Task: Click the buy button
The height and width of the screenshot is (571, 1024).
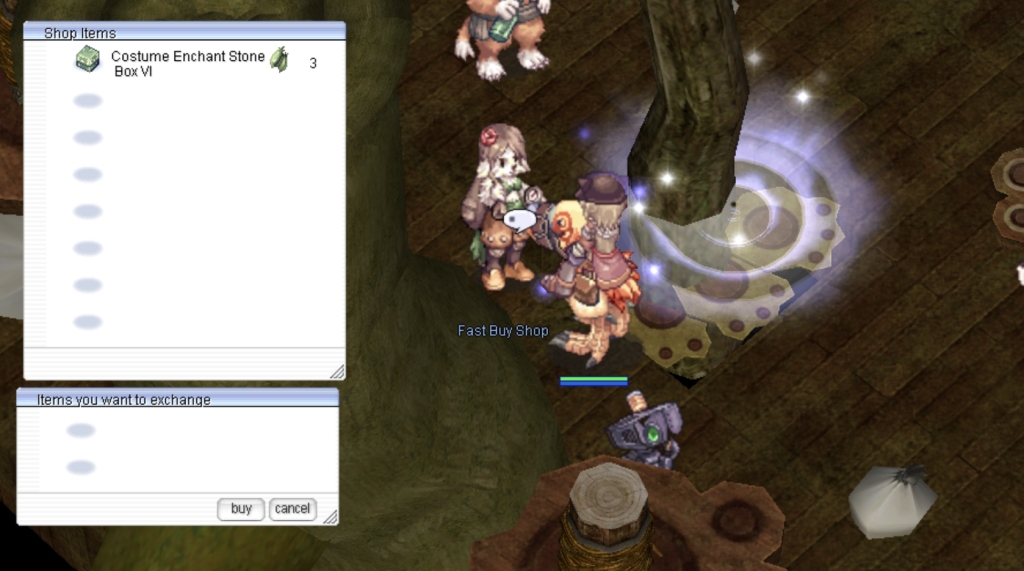Action: pos(241,509)
